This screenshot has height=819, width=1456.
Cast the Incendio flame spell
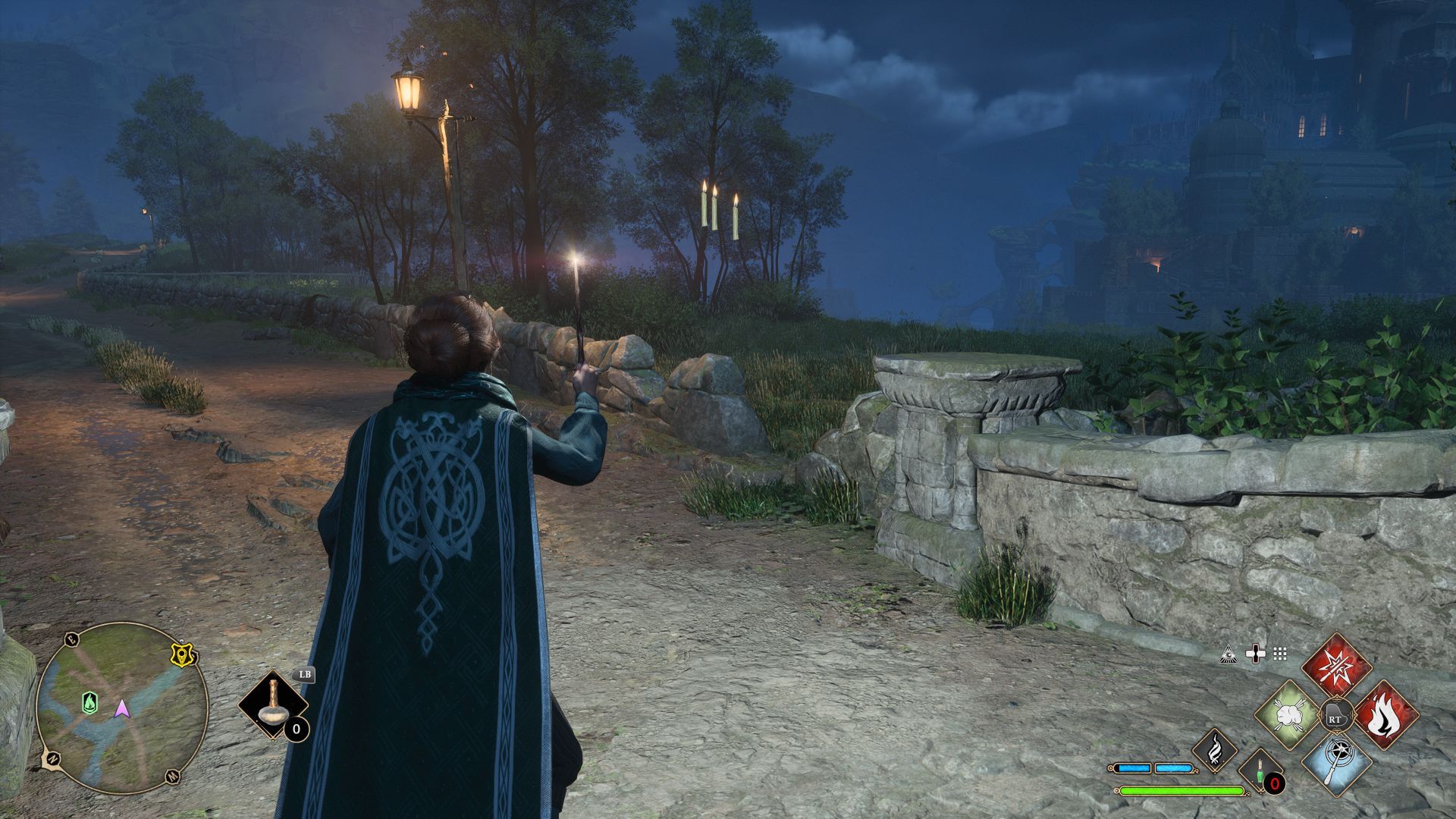(x=1385, y=715)
